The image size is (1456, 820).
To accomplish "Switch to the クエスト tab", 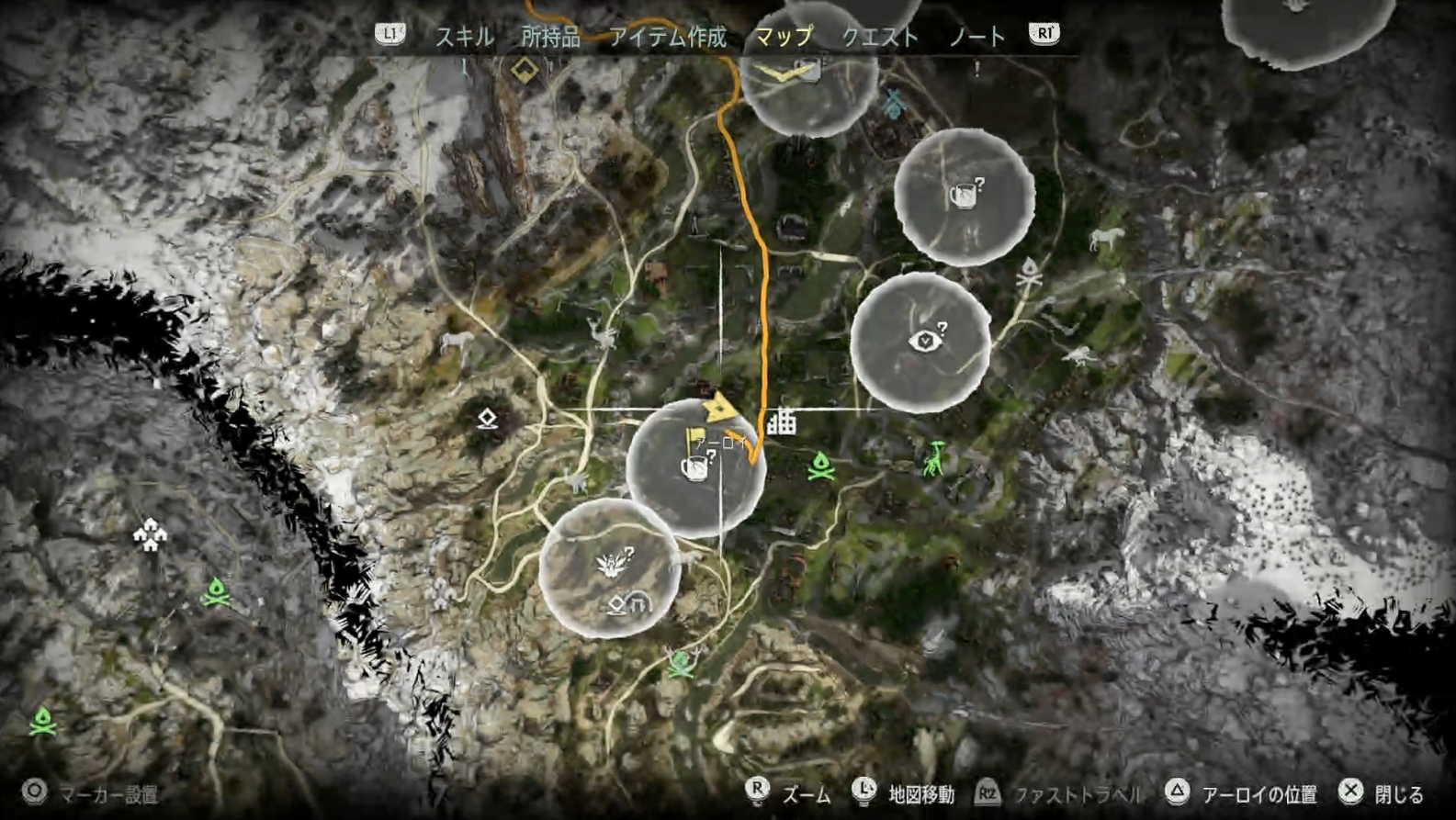I will (877, 38).
